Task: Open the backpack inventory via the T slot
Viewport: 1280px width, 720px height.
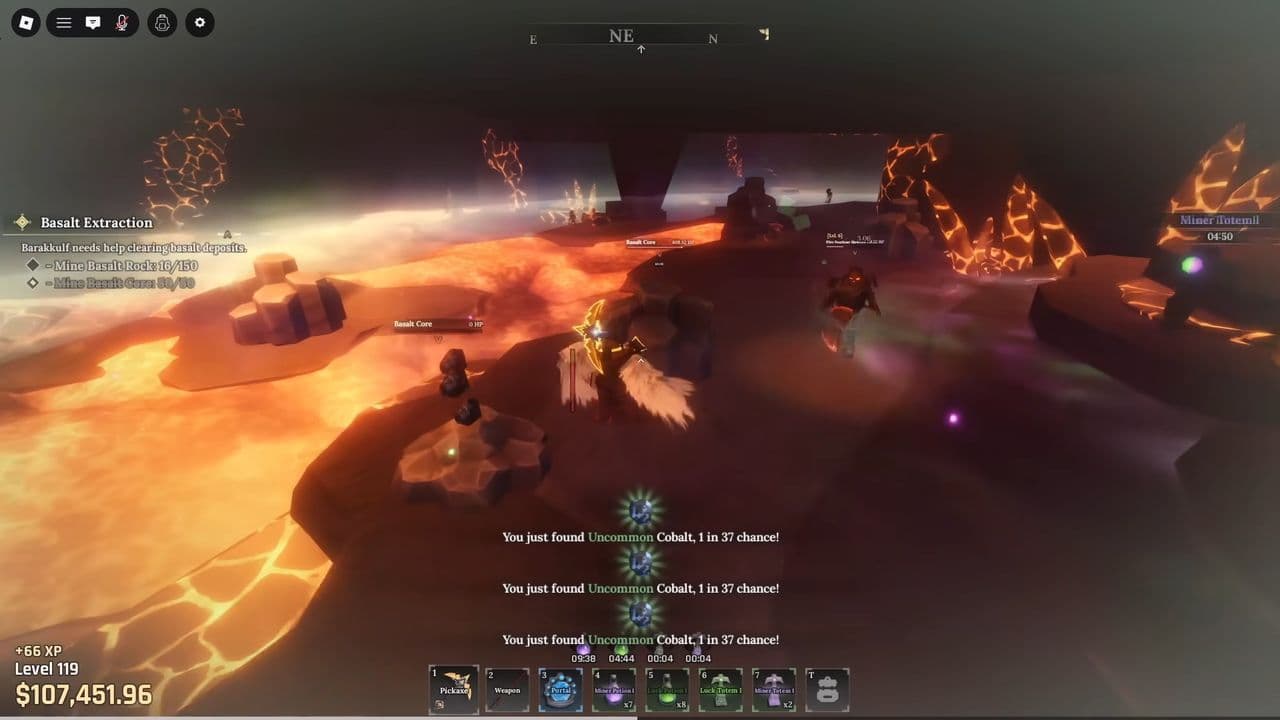Action: (x=827, y=688)
